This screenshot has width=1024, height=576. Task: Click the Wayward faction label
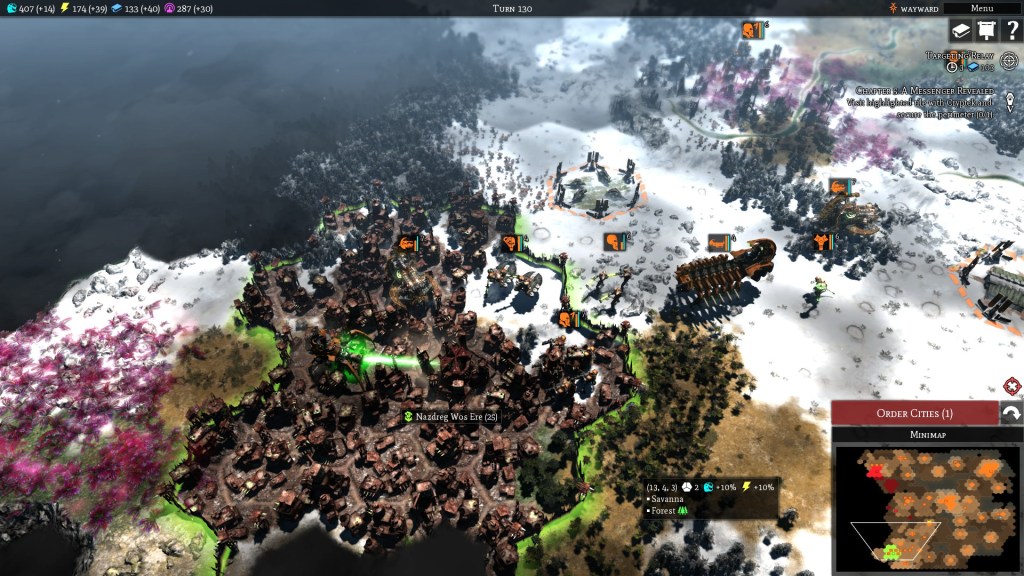click(x=912, y=8)
